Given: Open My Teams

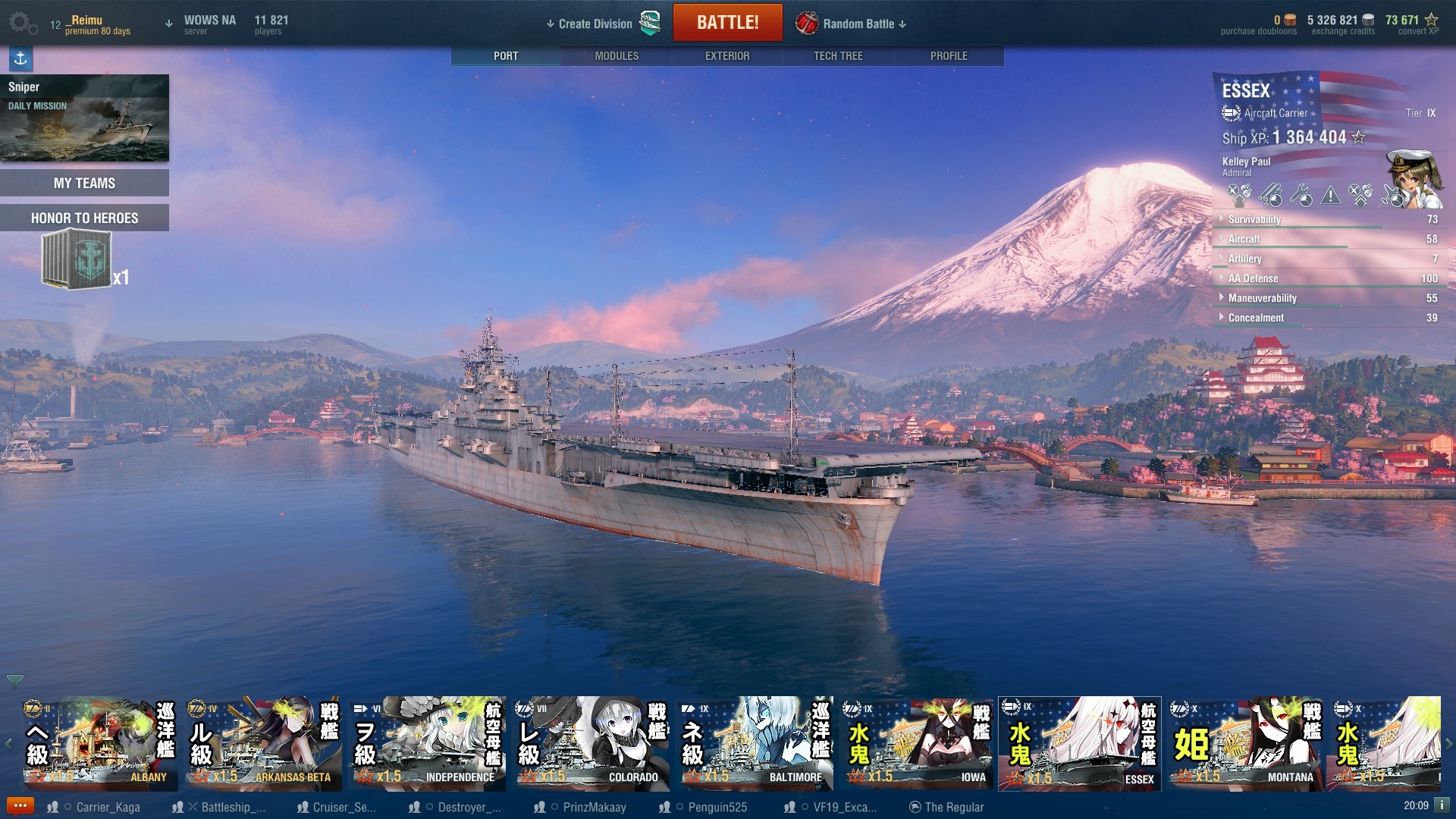Looking at the screenshot, I should tap(84, 183).
